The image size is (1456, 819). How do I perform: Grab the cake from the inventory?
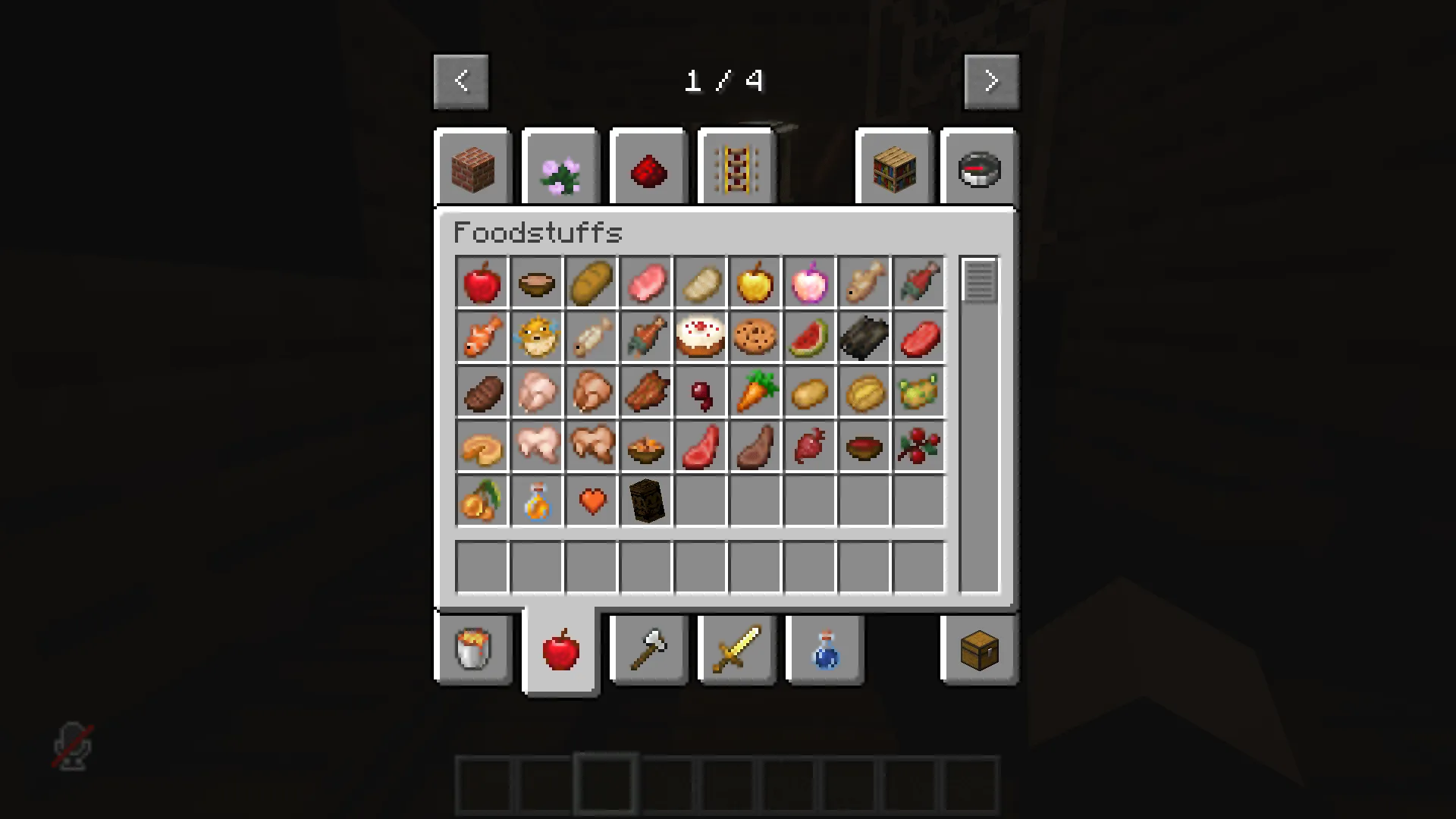coord(700,337)
